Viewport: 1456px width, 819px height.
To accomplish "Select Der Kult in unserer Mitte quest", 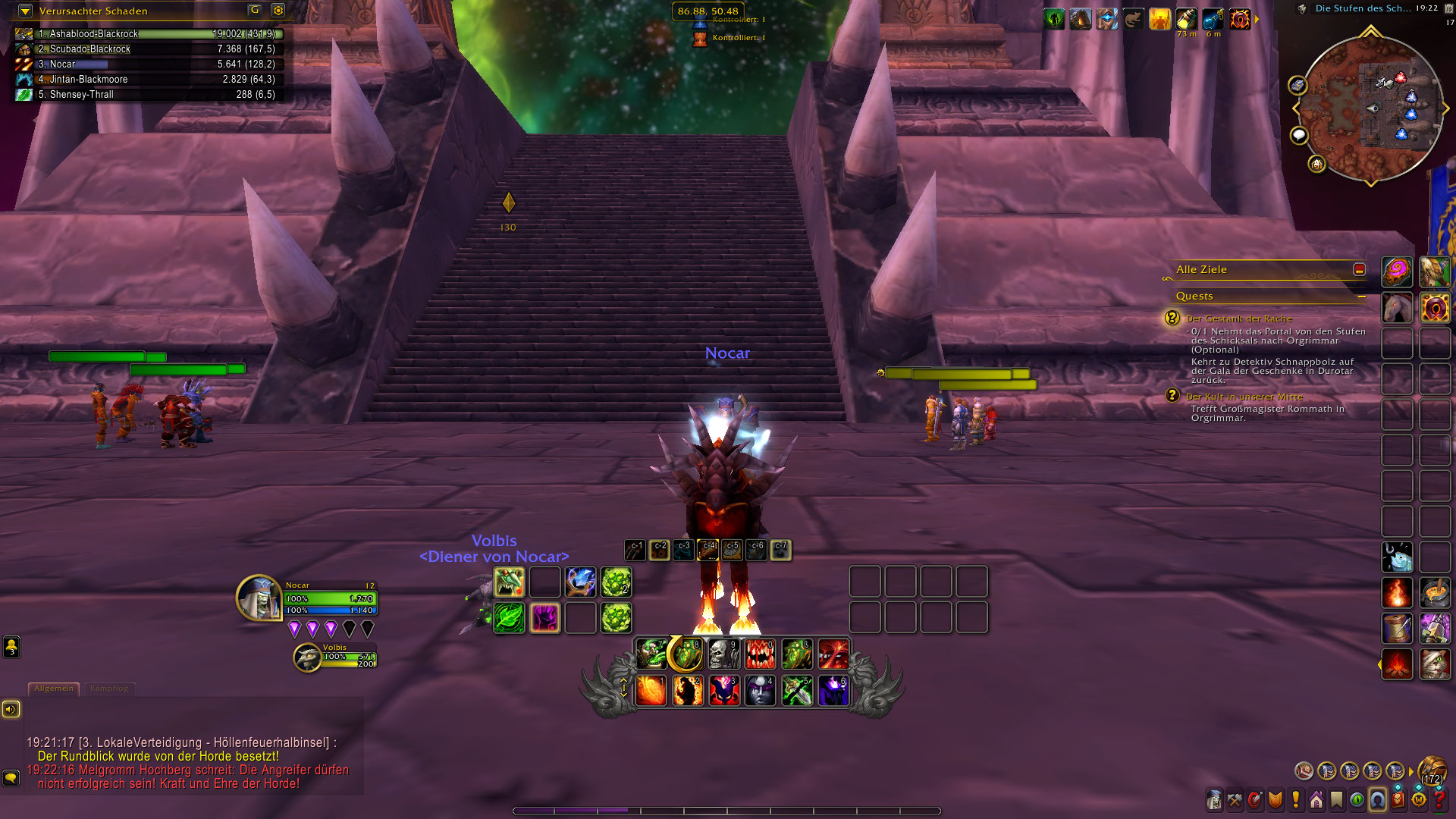I will click(1244, 397).
